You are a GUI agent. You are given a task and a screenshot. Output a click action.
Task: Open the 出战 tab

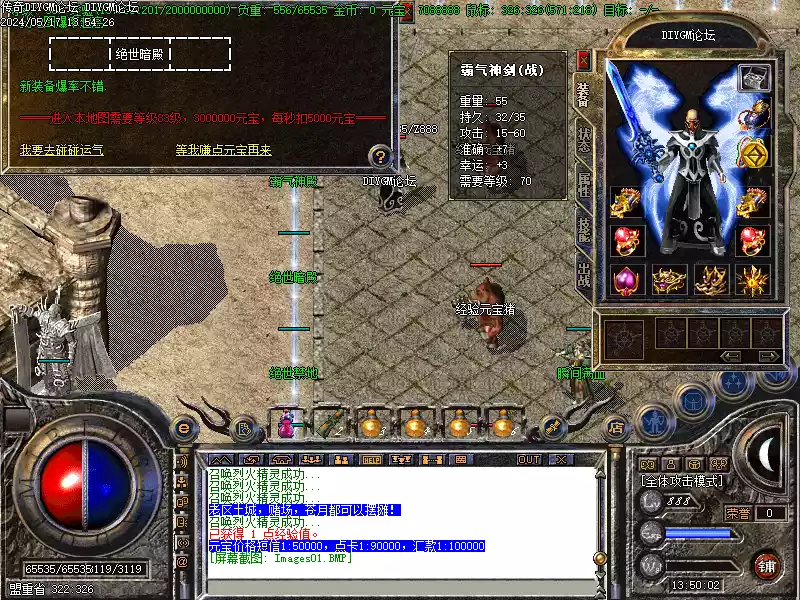(x=583, y=273)
